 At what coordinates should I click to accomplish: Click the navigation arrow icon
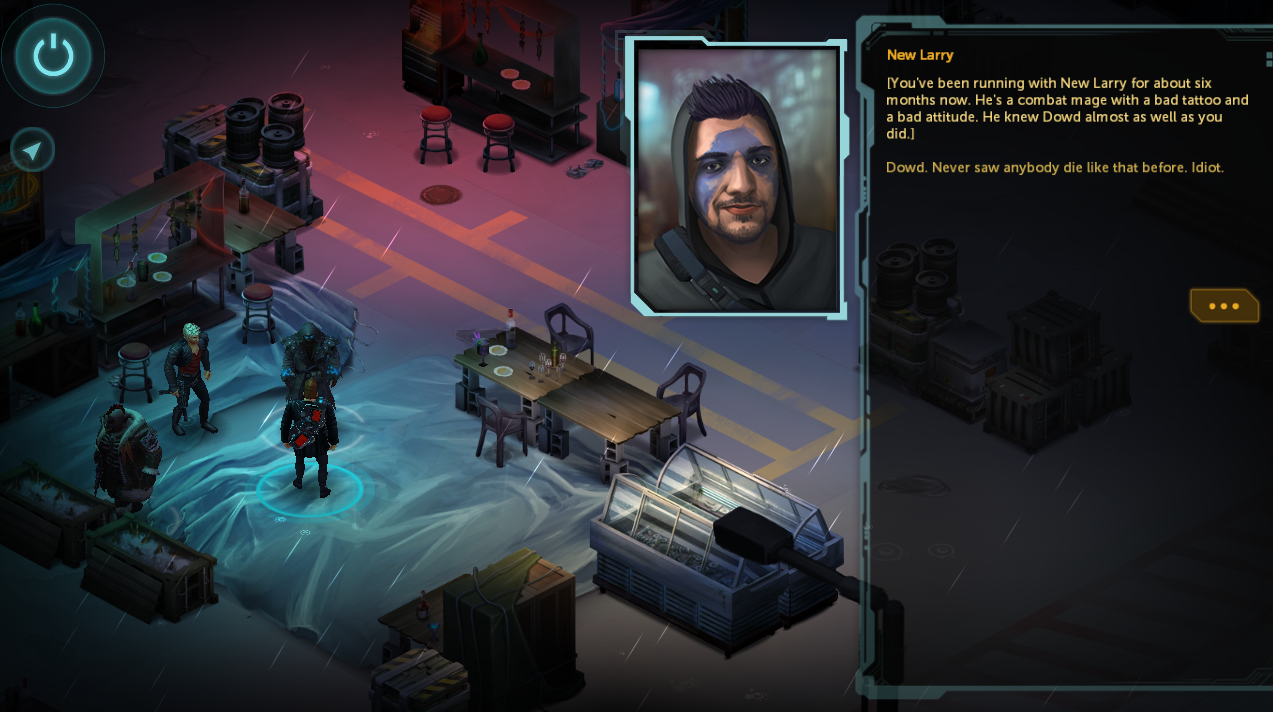pyautogui.click(x=32, y=150)
